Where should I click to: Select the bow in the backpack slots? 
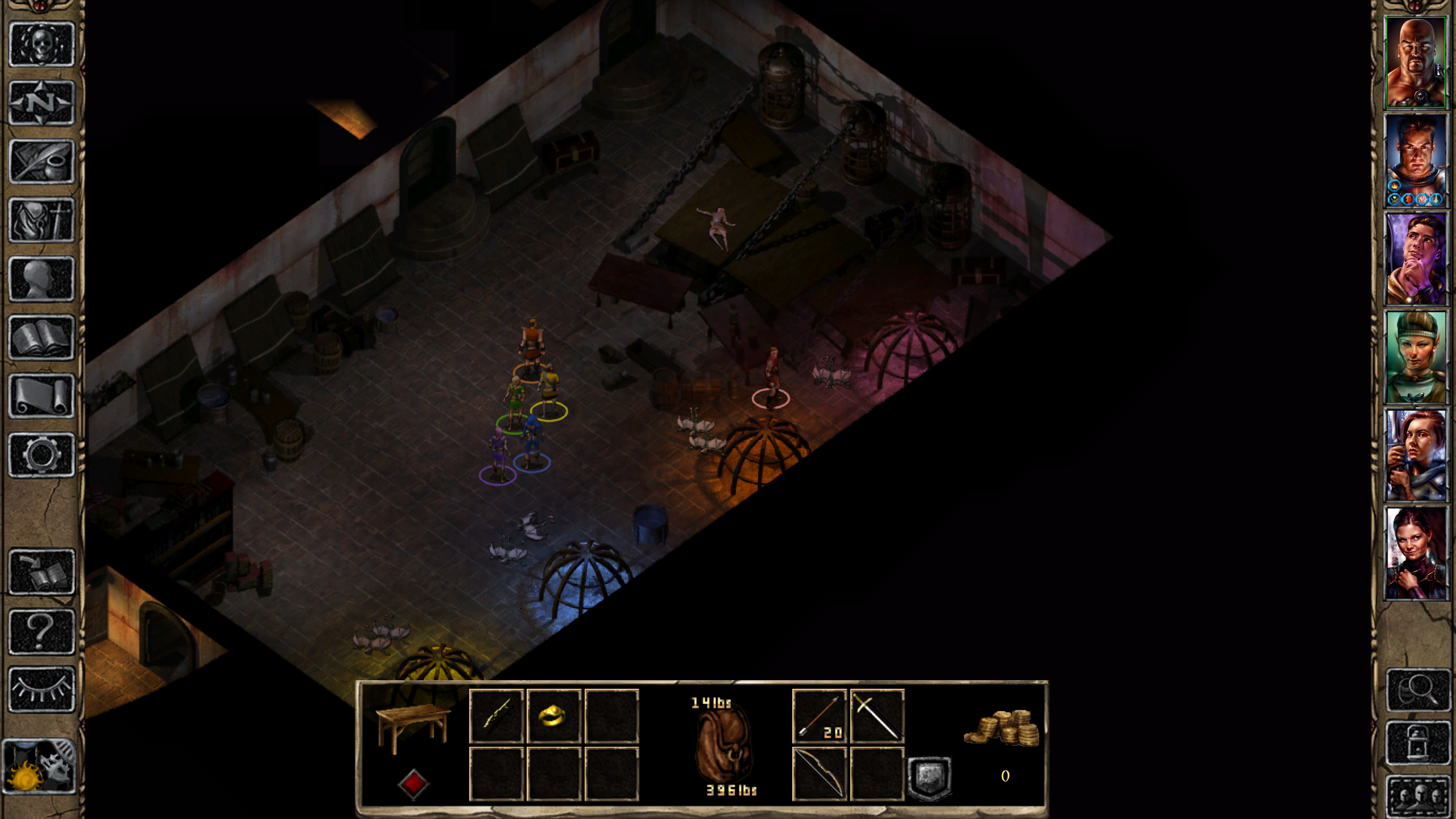click(819, 774)
